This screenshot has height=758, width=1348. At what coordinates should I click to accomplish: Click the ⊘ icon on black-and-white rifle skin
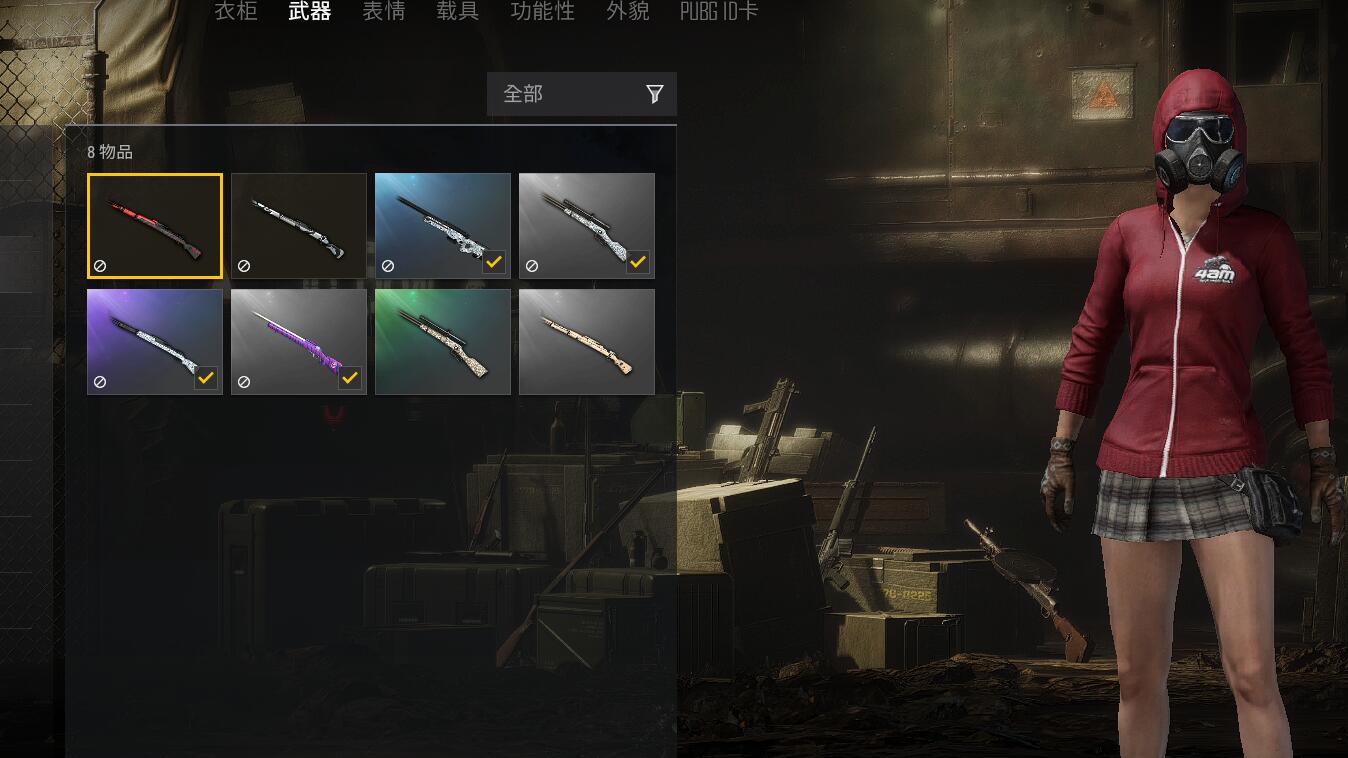click(x=242, y=264)
